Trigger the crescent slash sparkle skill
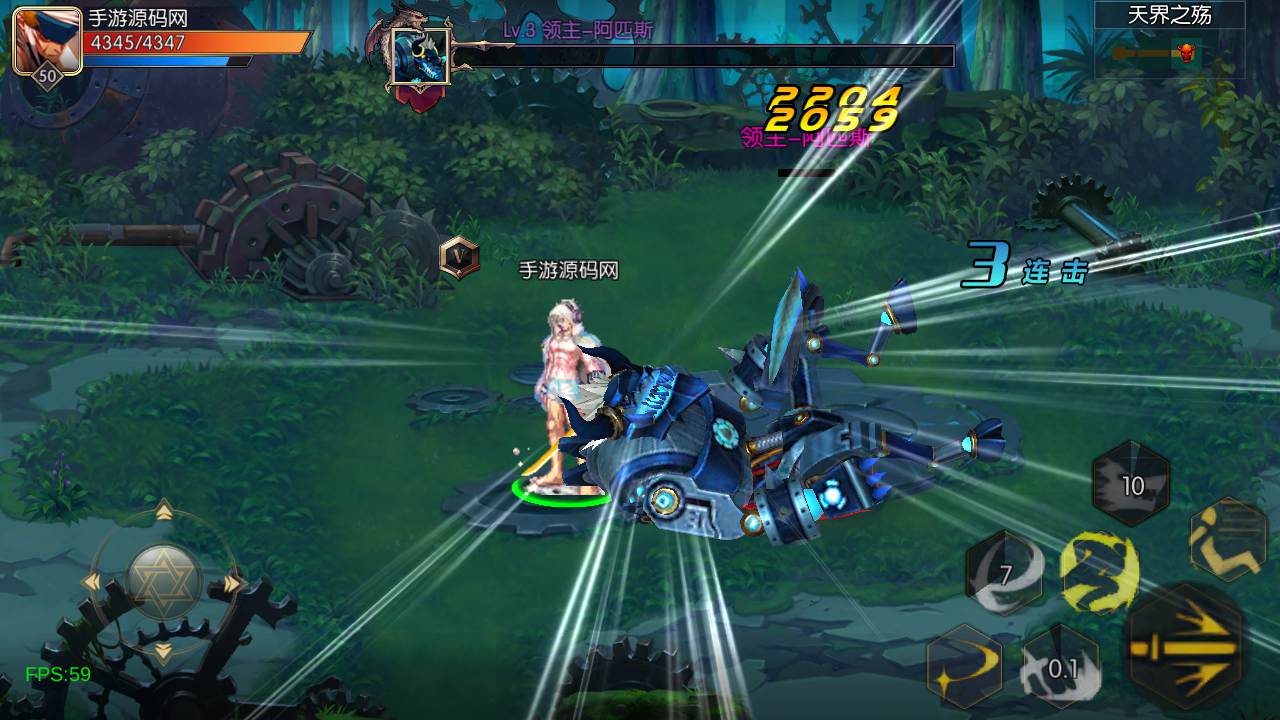 [965, 662]
